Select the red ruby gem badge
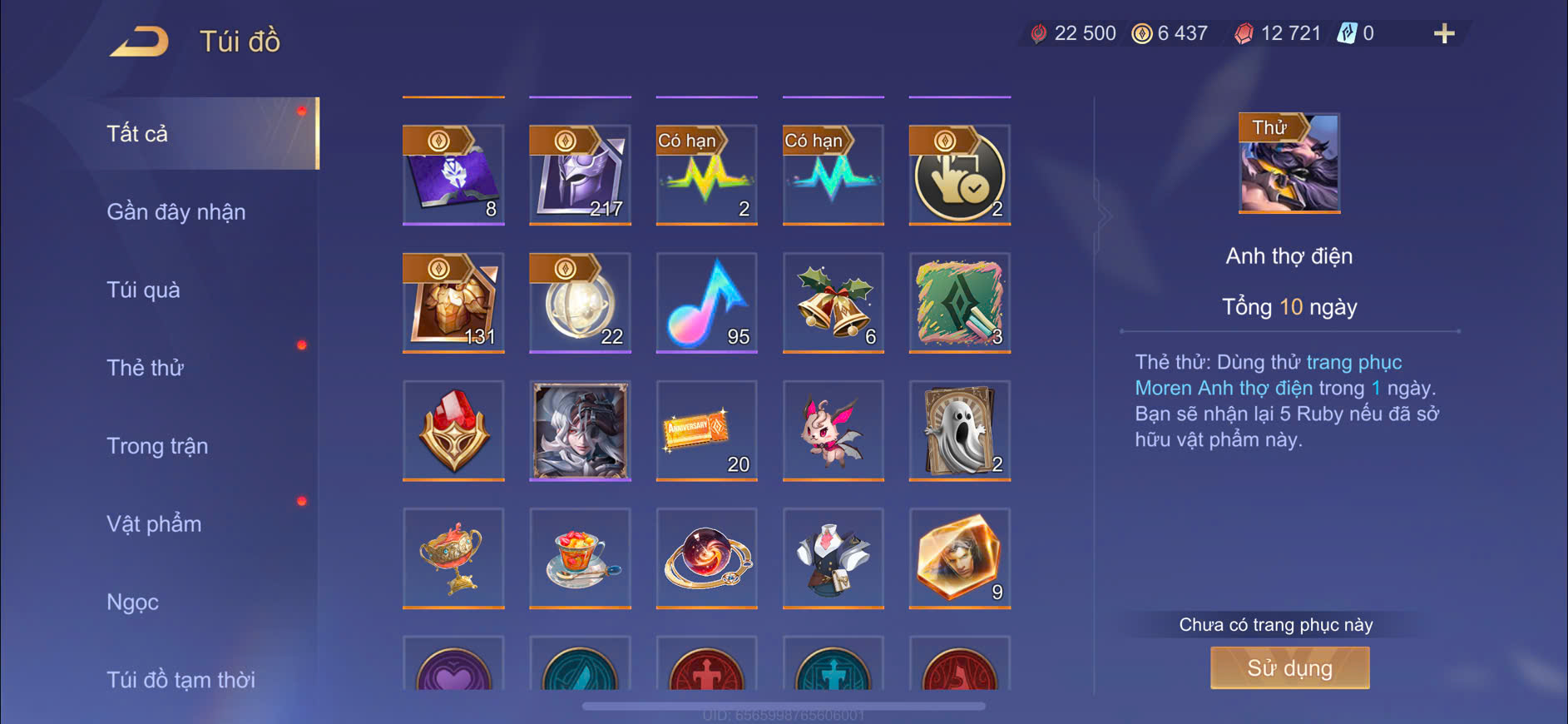1568x724 pixels. pos(453,430)
